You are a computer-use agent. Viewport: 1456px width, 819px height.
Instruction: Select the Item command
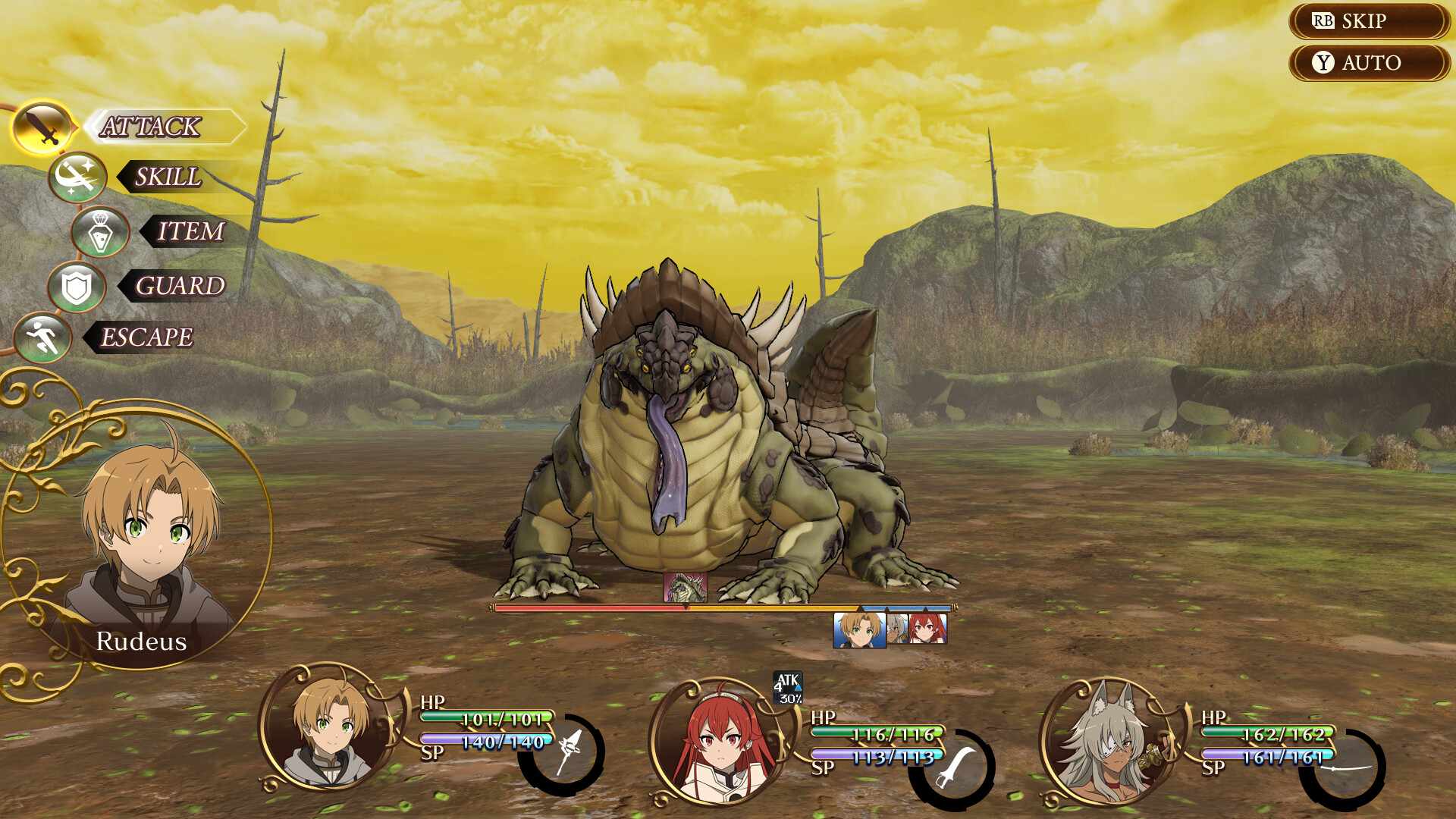(x=190, y=231)
